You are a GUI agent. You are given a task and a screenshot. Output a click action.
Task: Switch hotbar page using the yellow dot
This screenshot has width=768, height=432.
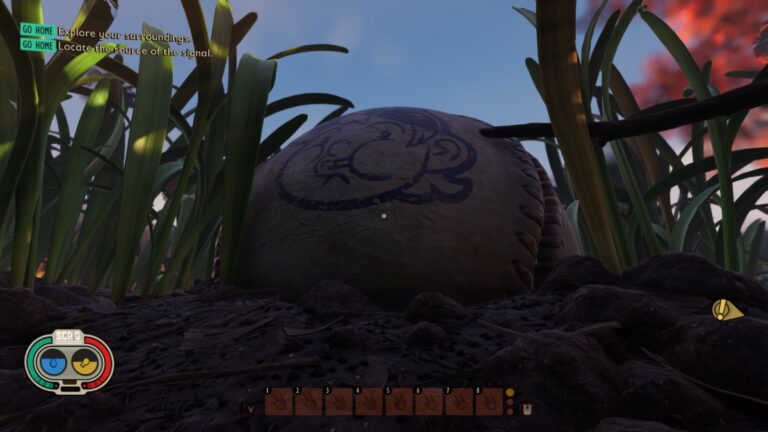click(510, 393)
